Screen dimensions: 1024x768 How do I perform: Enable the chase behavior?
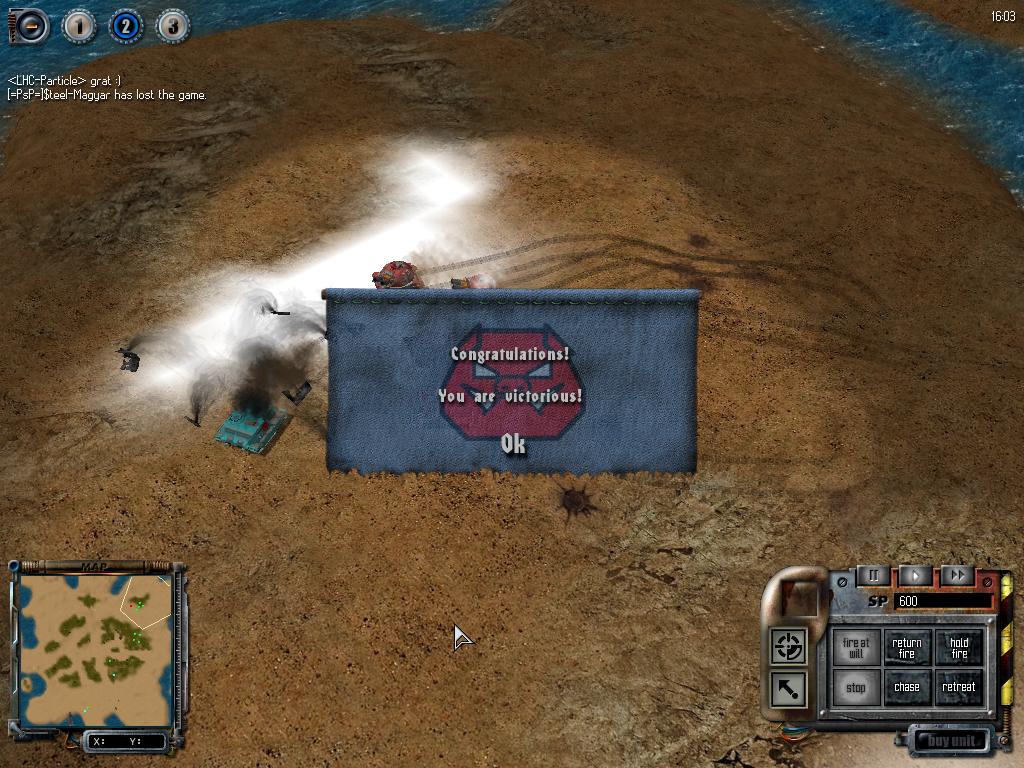[x=907, y=688]
